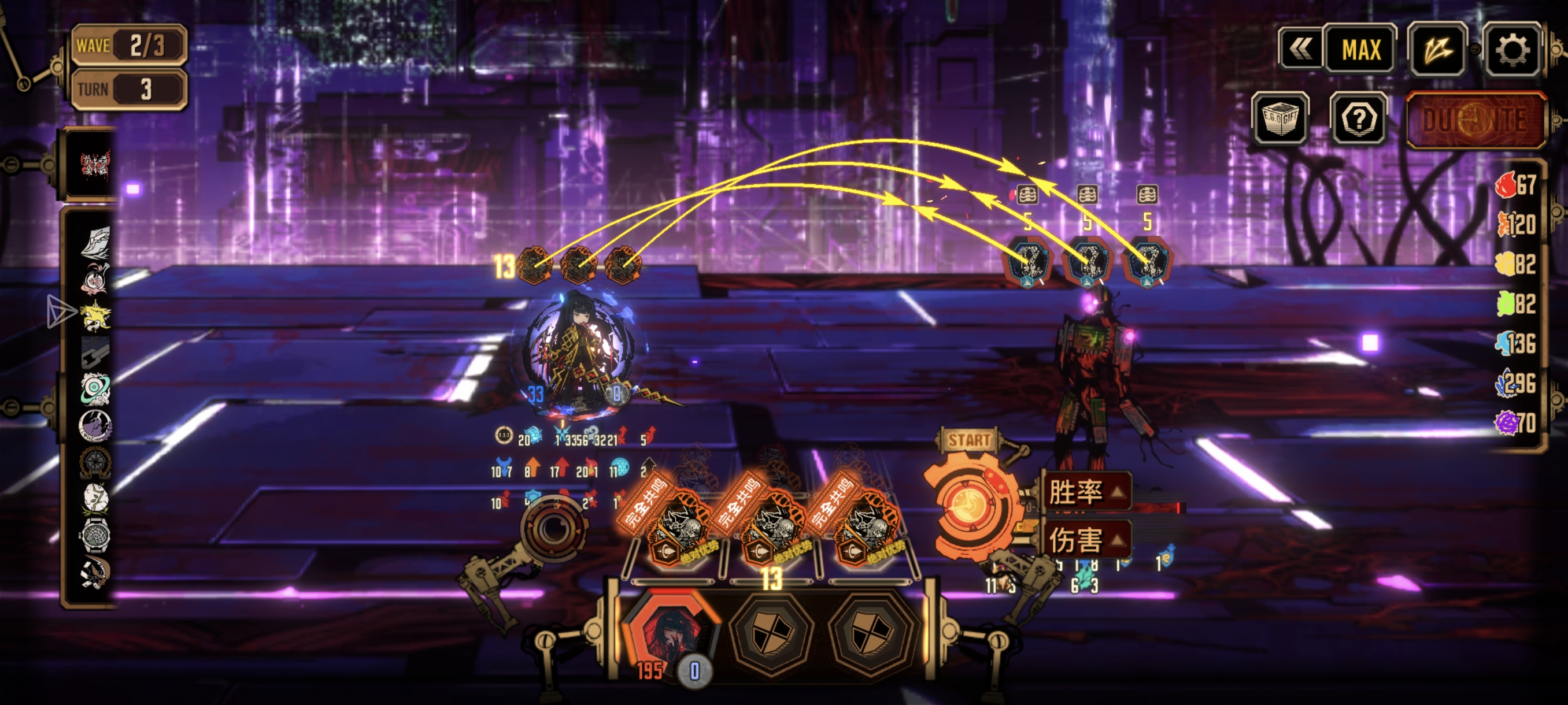
Task: Open the settings gear menu
Action: (x=1512, y=49)
